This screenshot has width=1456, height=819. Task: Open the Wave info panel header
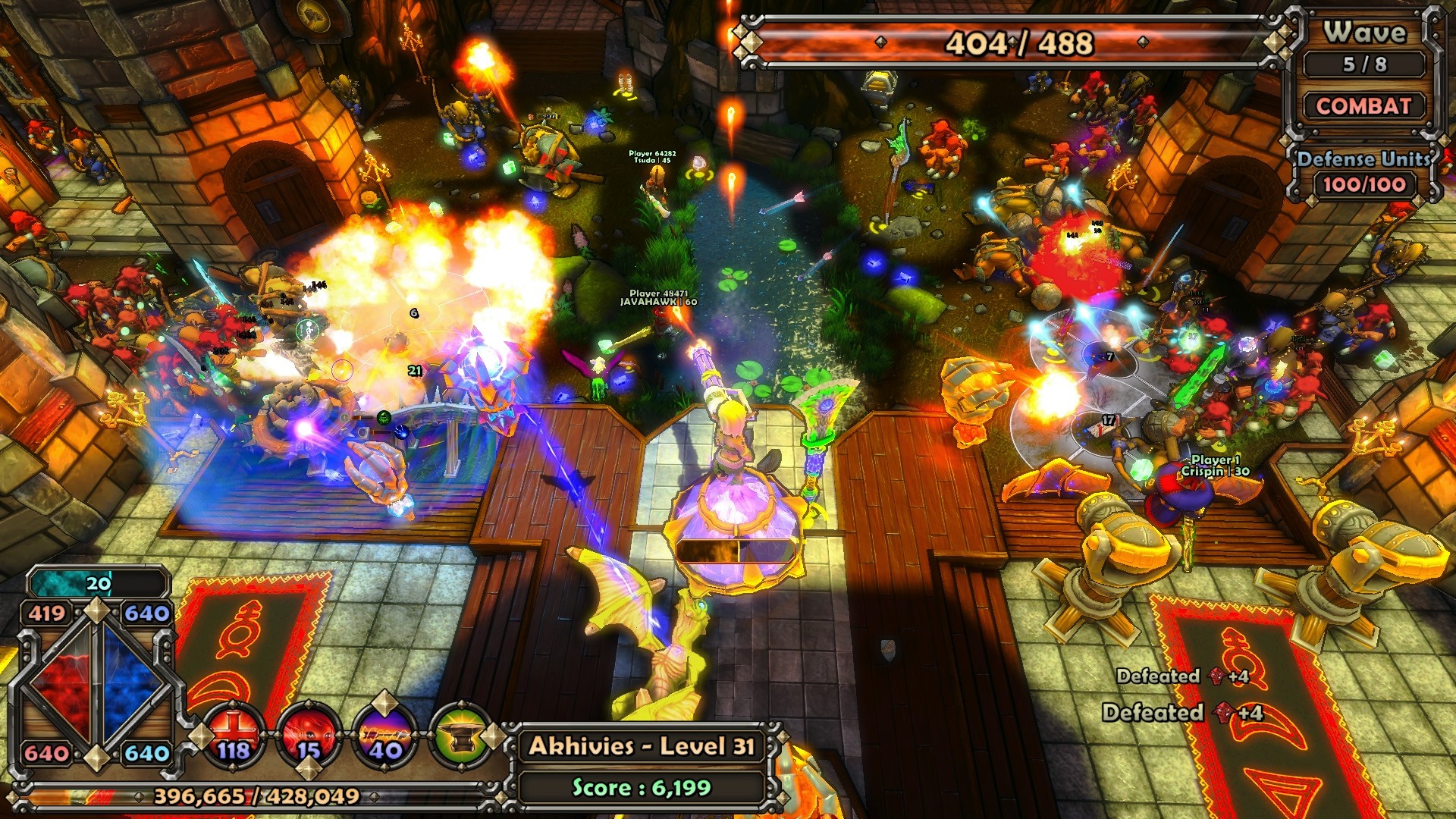(x=1365, y=32)
